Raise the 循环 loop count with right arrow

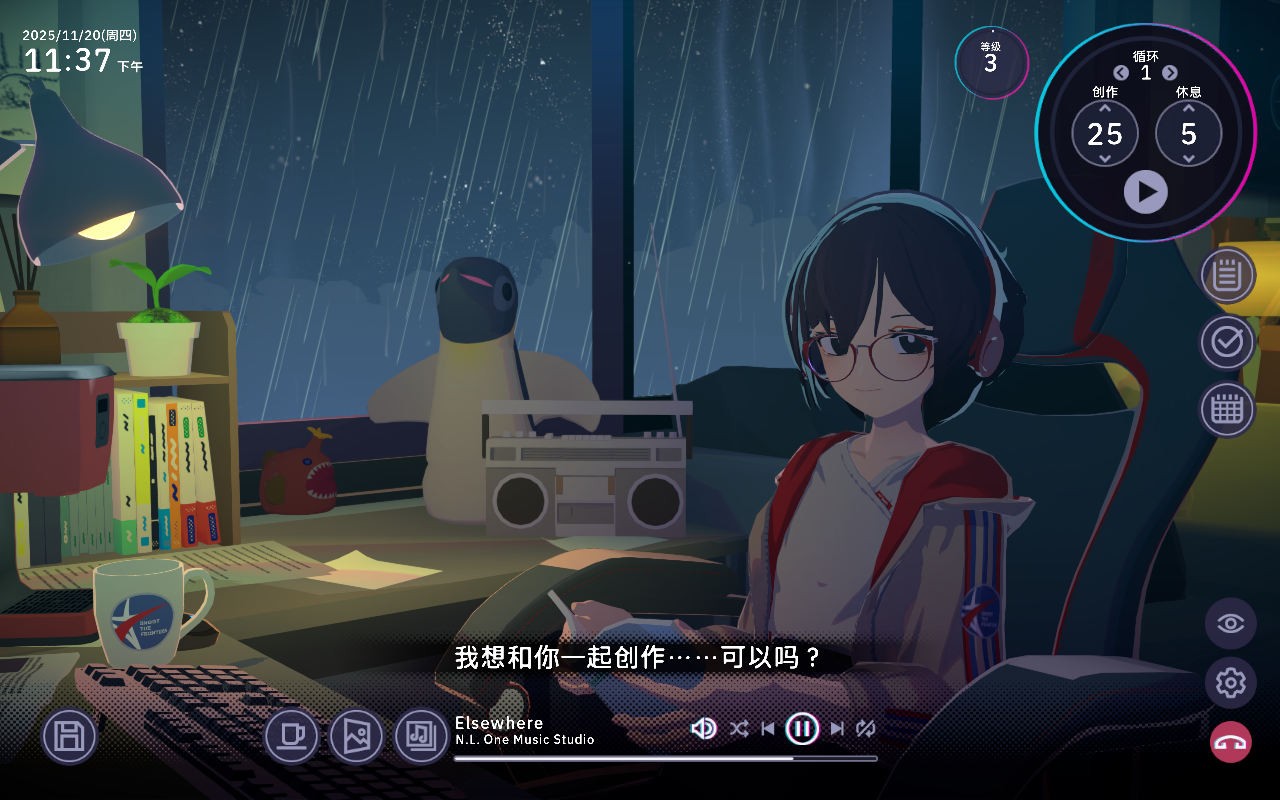click(1170, 73)
